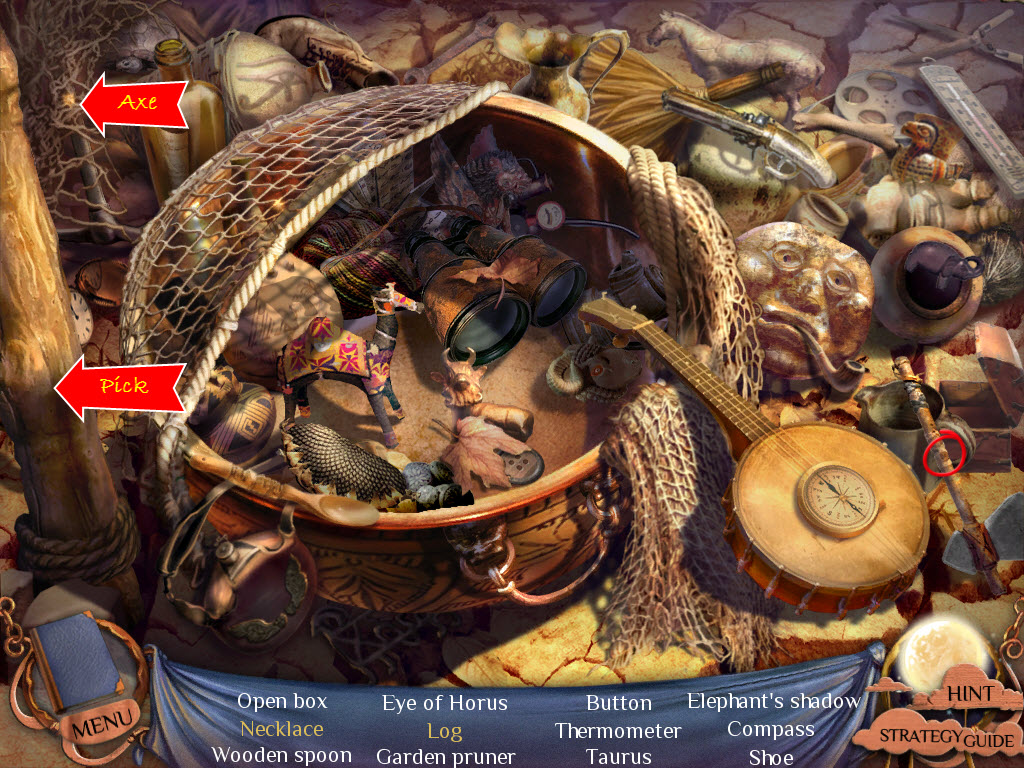The height and width of the screenshot is (768, 1024).
Task: Select 'Elephant's shadow' in the item list
Action: pyautogui.click(x=773, y=701)
